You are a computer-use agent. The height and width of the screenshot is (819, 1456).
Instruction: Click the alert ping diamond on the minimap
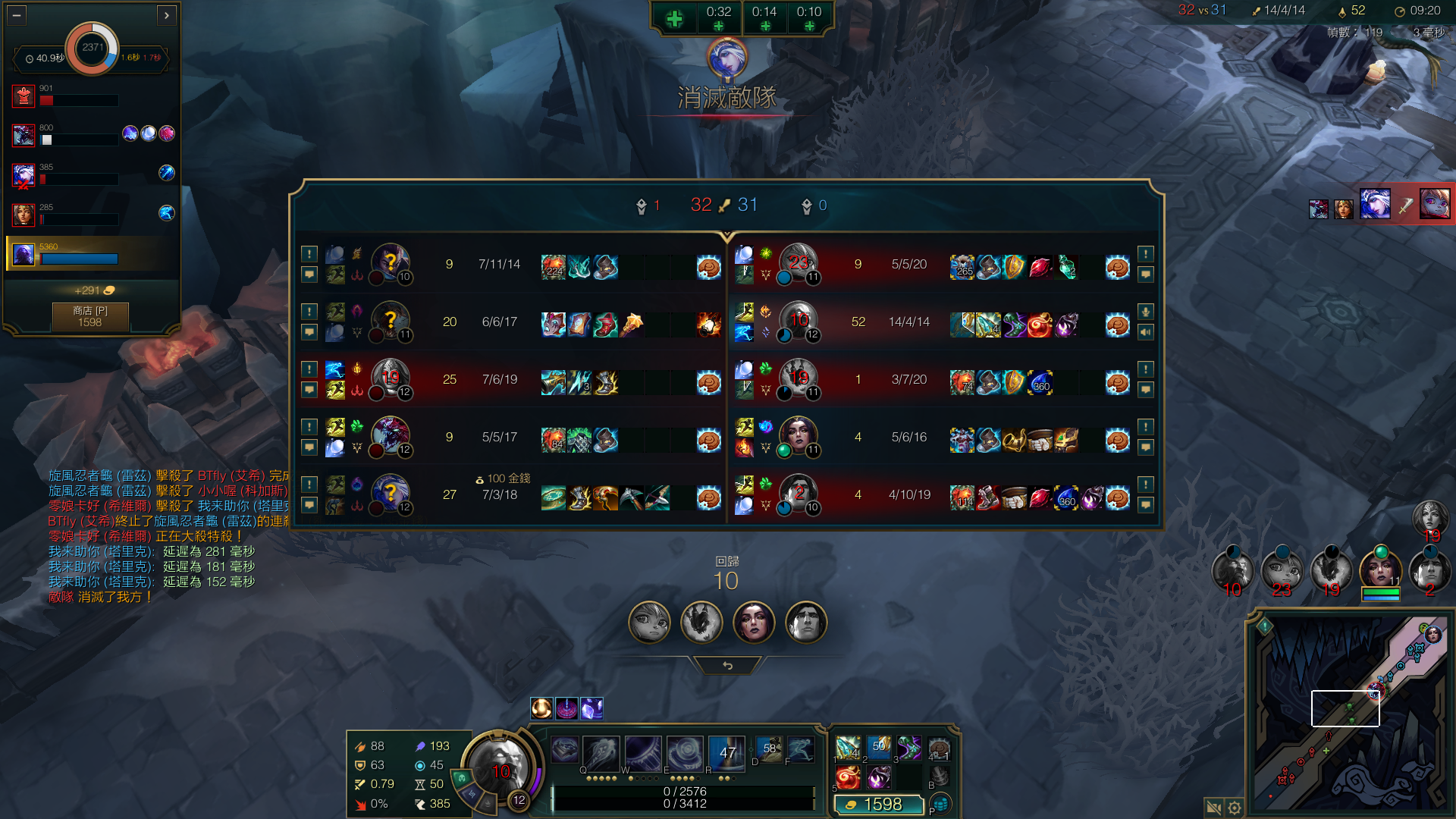click(1265, 626)
